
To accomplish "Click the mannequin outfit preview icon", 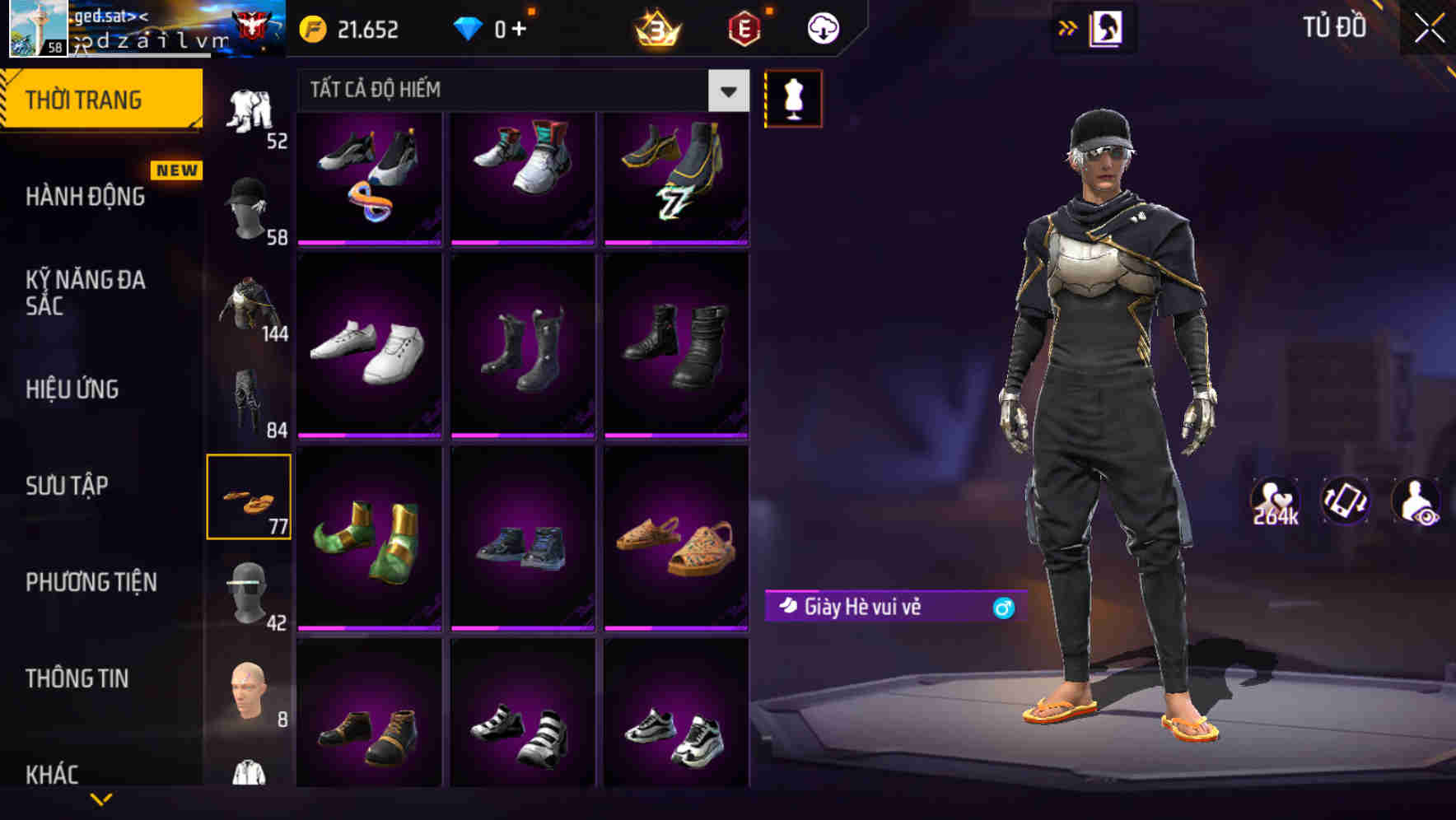I will point(793,97).
